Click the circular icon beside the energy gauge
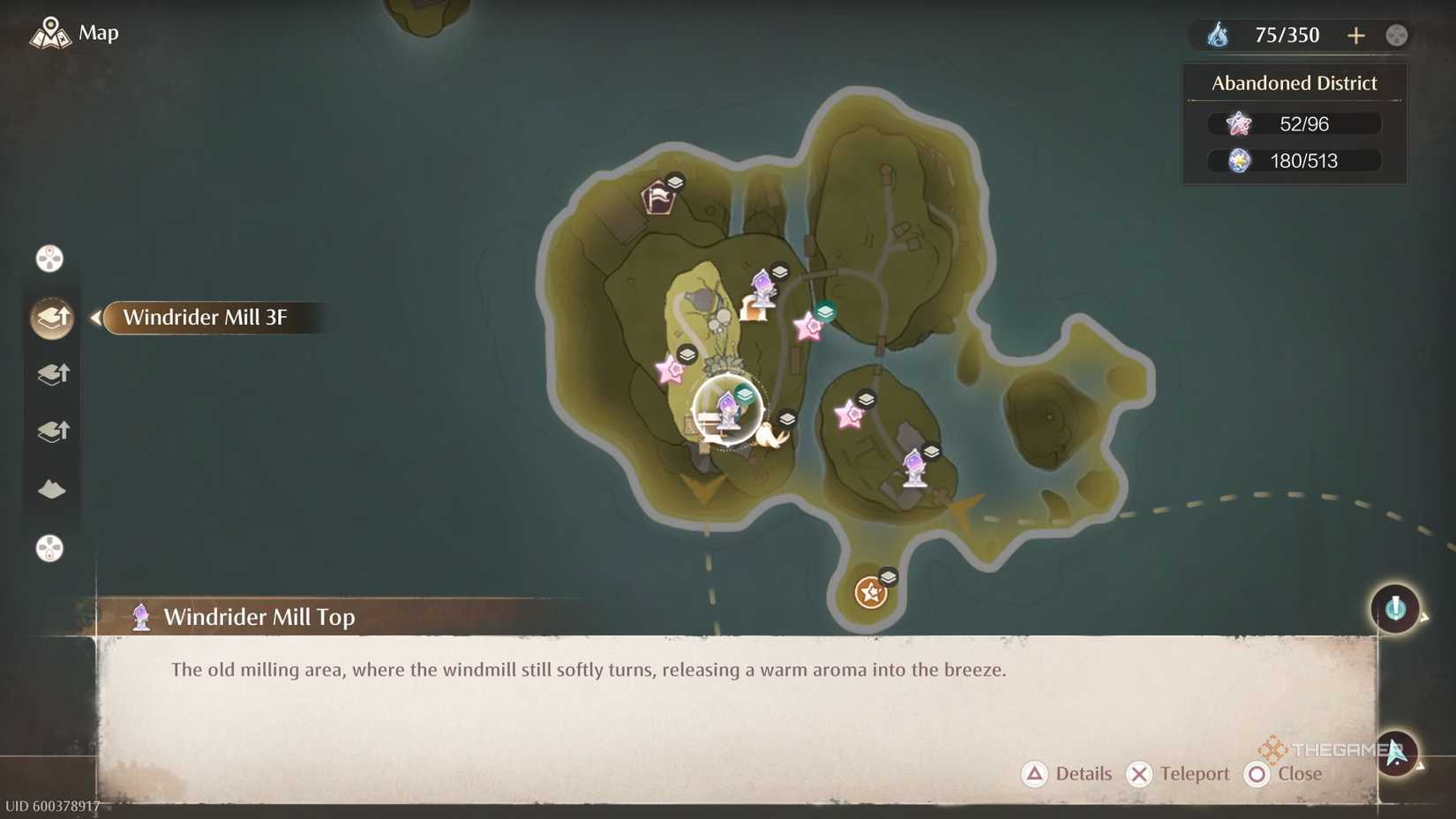 click(1395, 34)
